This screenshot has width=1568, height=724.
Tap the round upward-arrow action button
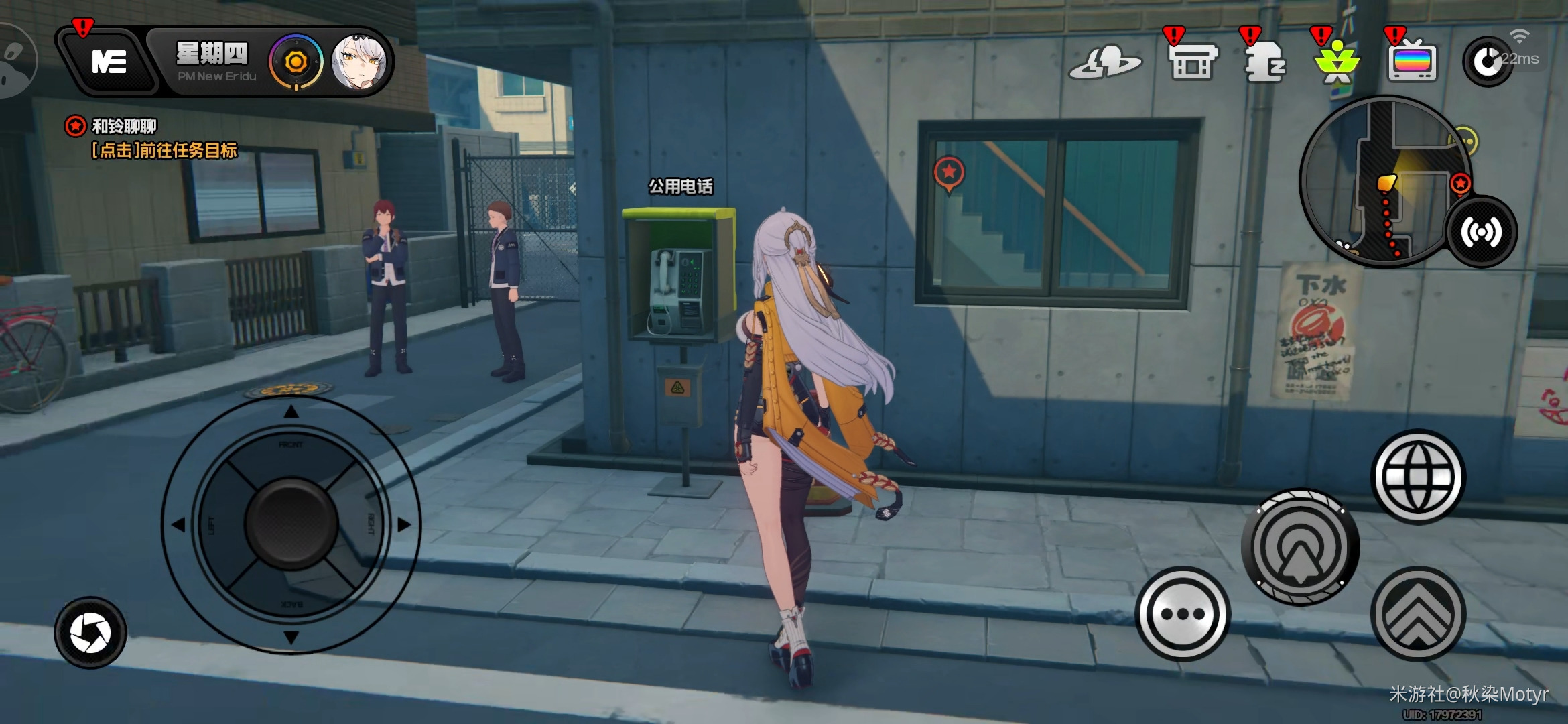pos(1300,548)
